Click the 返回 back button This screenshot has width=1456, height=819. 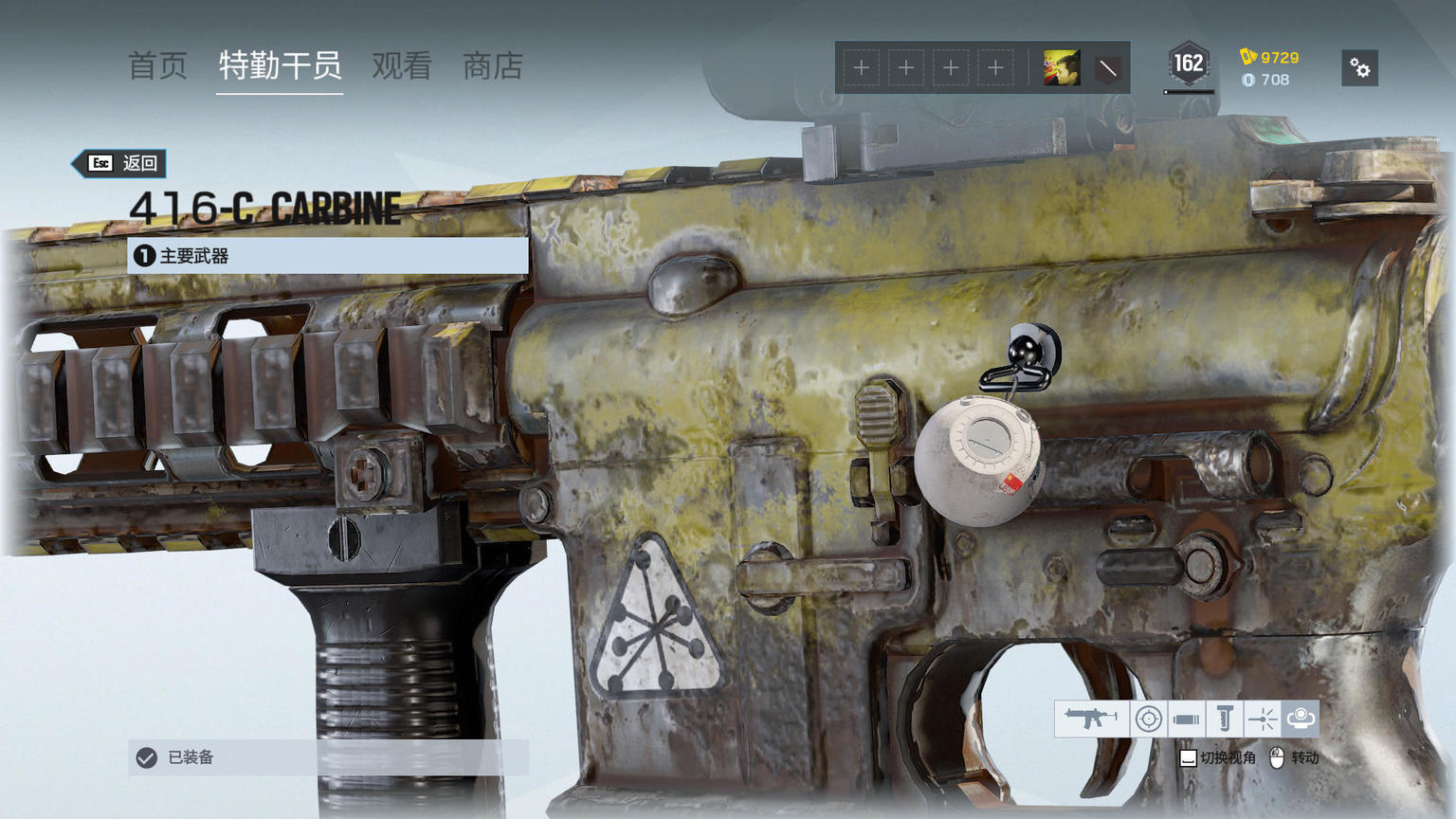pyautogui.click(x=123, y=163)
